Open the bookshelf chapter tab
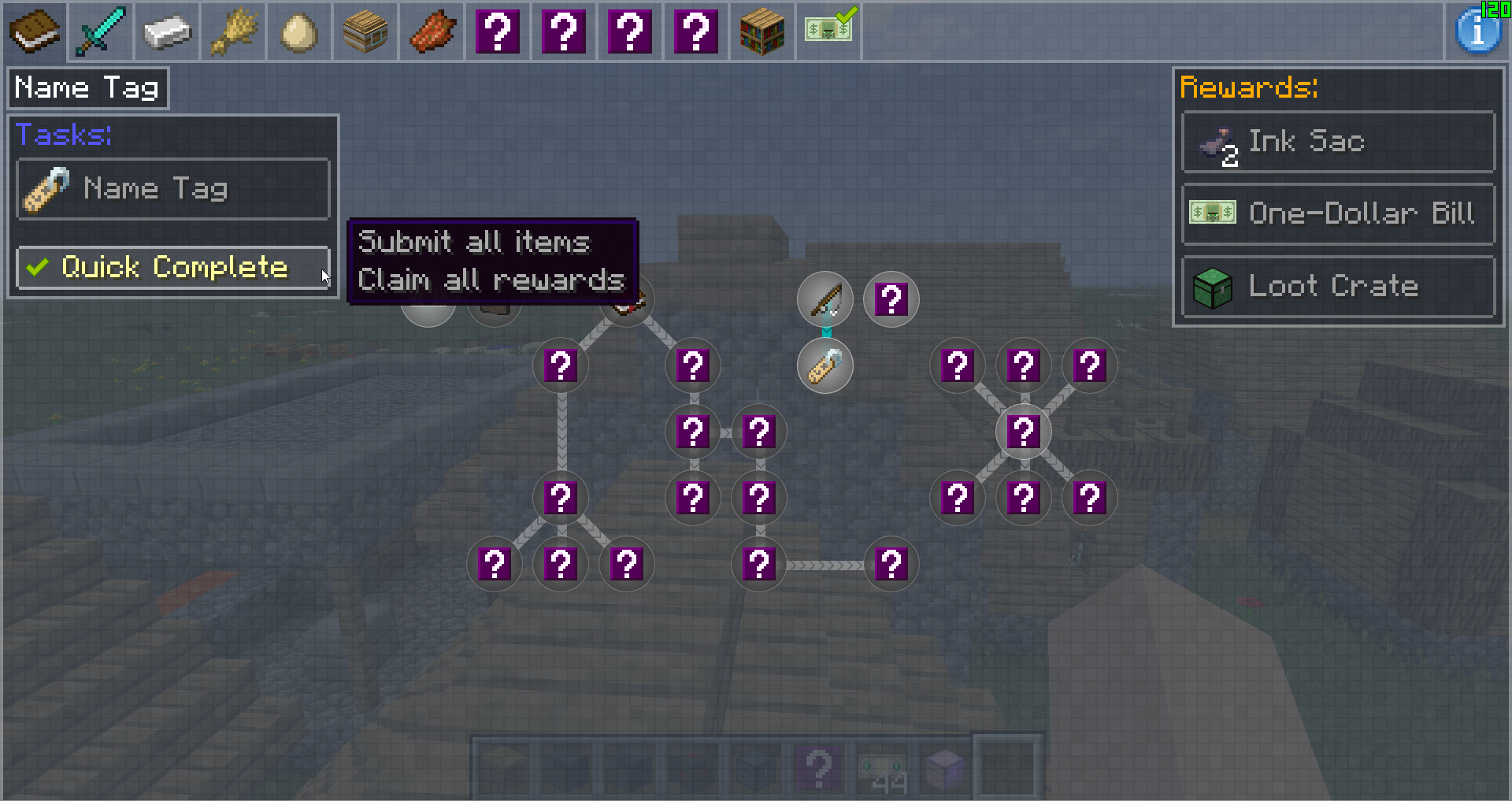 (762, 32)
